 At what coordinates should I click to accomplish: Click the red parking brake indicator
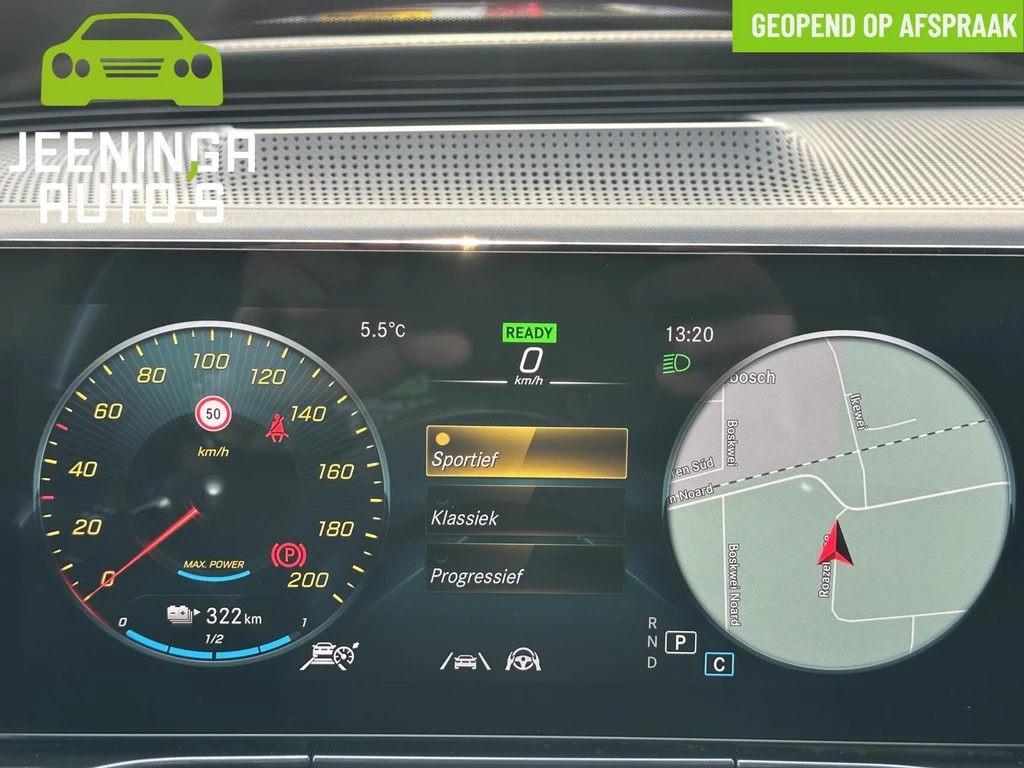click(289, 554)
